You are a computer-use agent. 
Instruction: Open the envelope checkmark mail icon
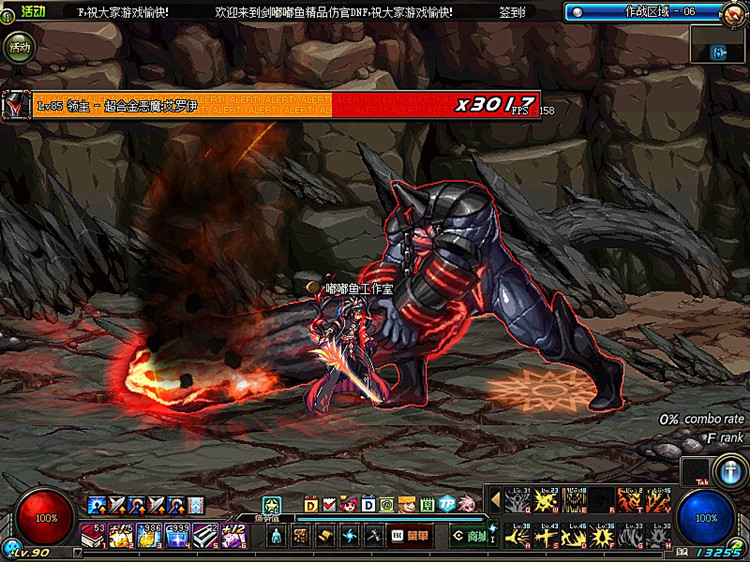pos(330,504)
